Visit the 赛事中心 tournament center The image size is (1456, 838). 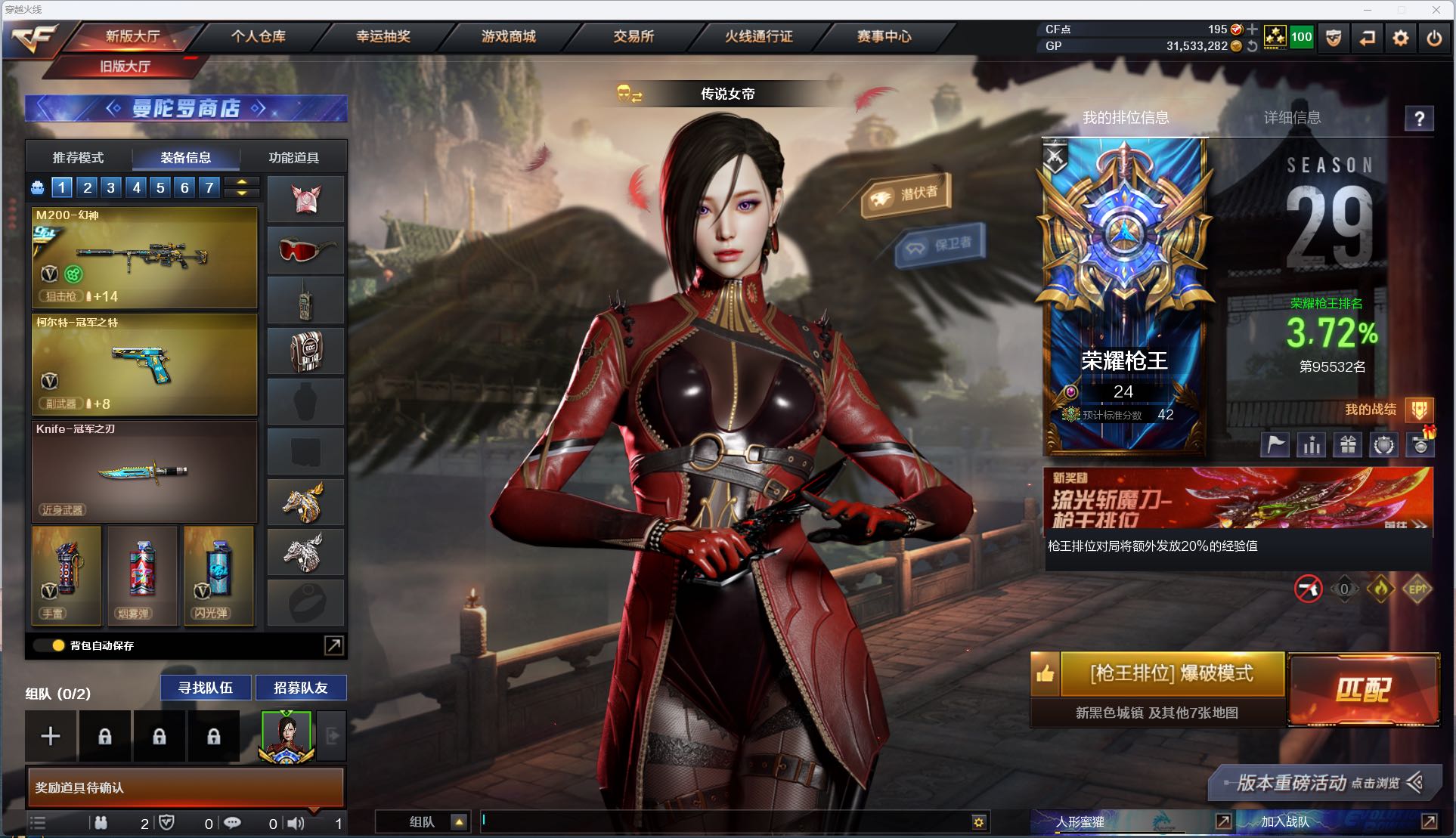[884, 36]
